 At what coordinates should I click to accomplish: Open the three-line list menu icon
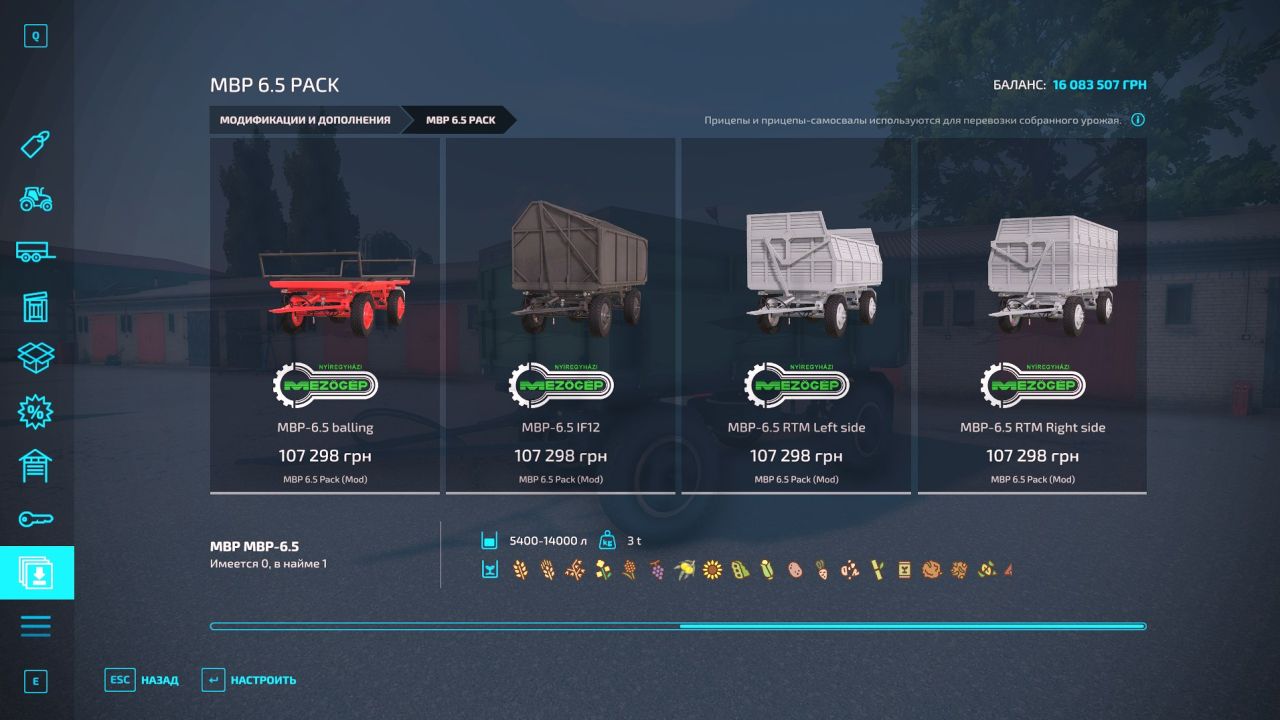coord(36,626)
